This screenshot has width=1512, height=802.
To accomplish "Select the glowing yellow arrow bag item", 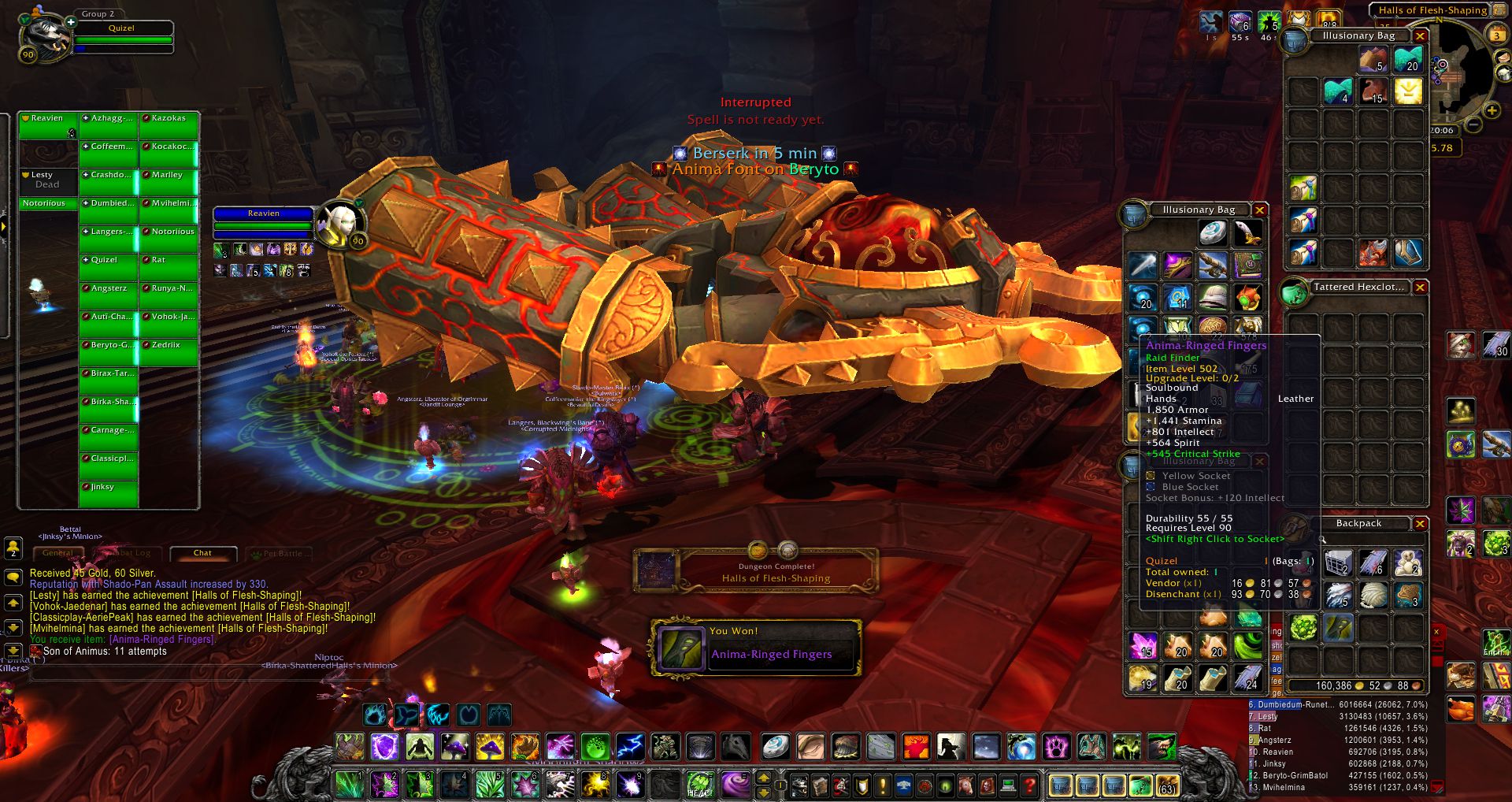I will click(x=1408, y=91).
